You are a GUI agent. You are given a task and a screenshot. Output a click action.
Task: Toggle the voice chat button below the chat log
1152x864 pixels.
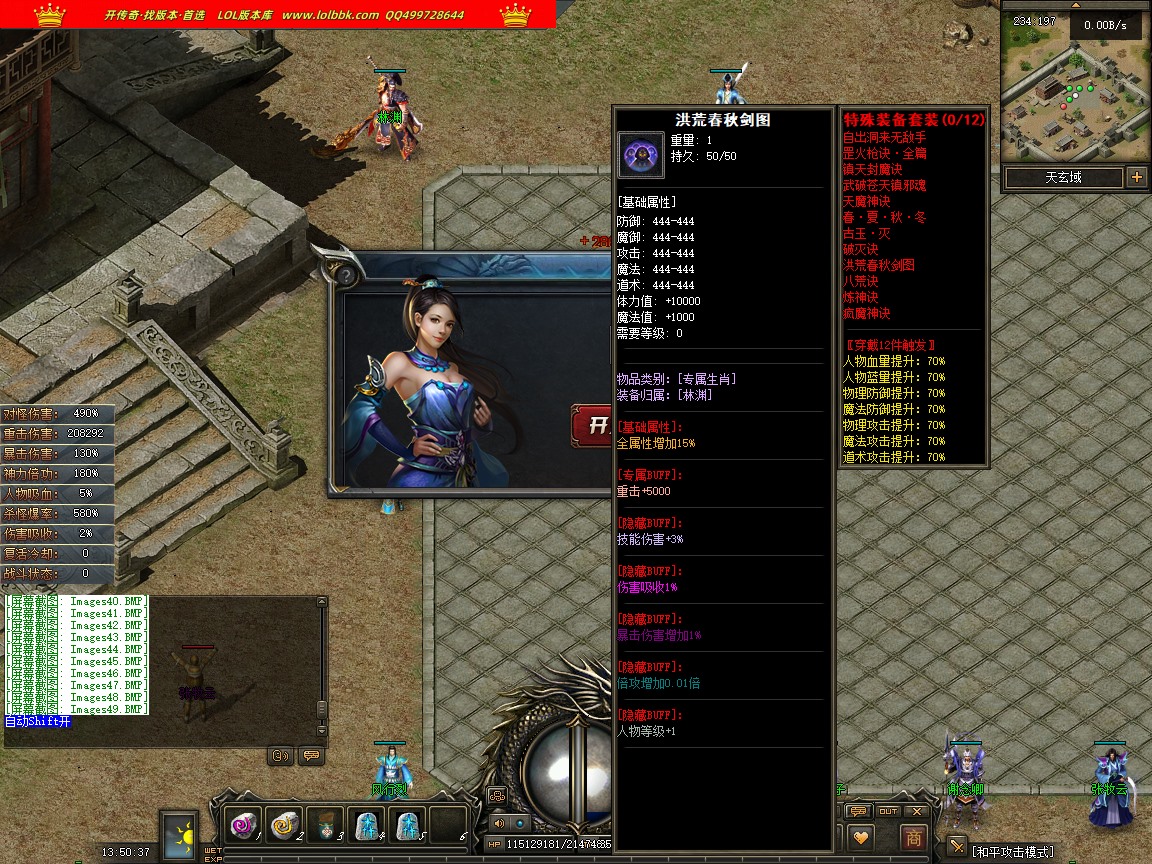(280, 755)
